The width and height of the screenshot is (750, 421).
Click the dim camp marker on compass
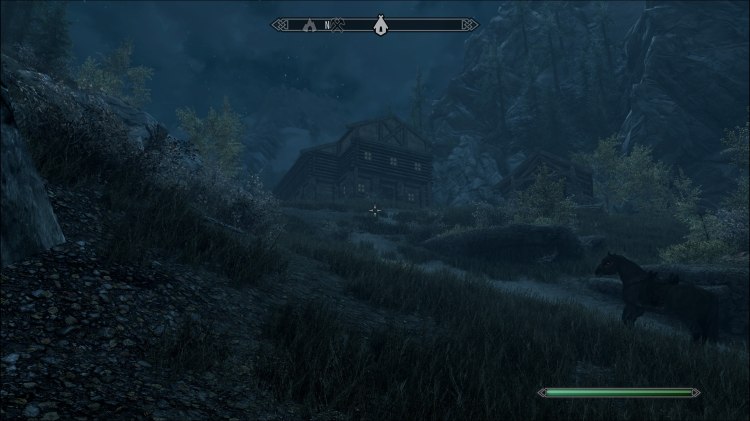click(x=309, y=23)
